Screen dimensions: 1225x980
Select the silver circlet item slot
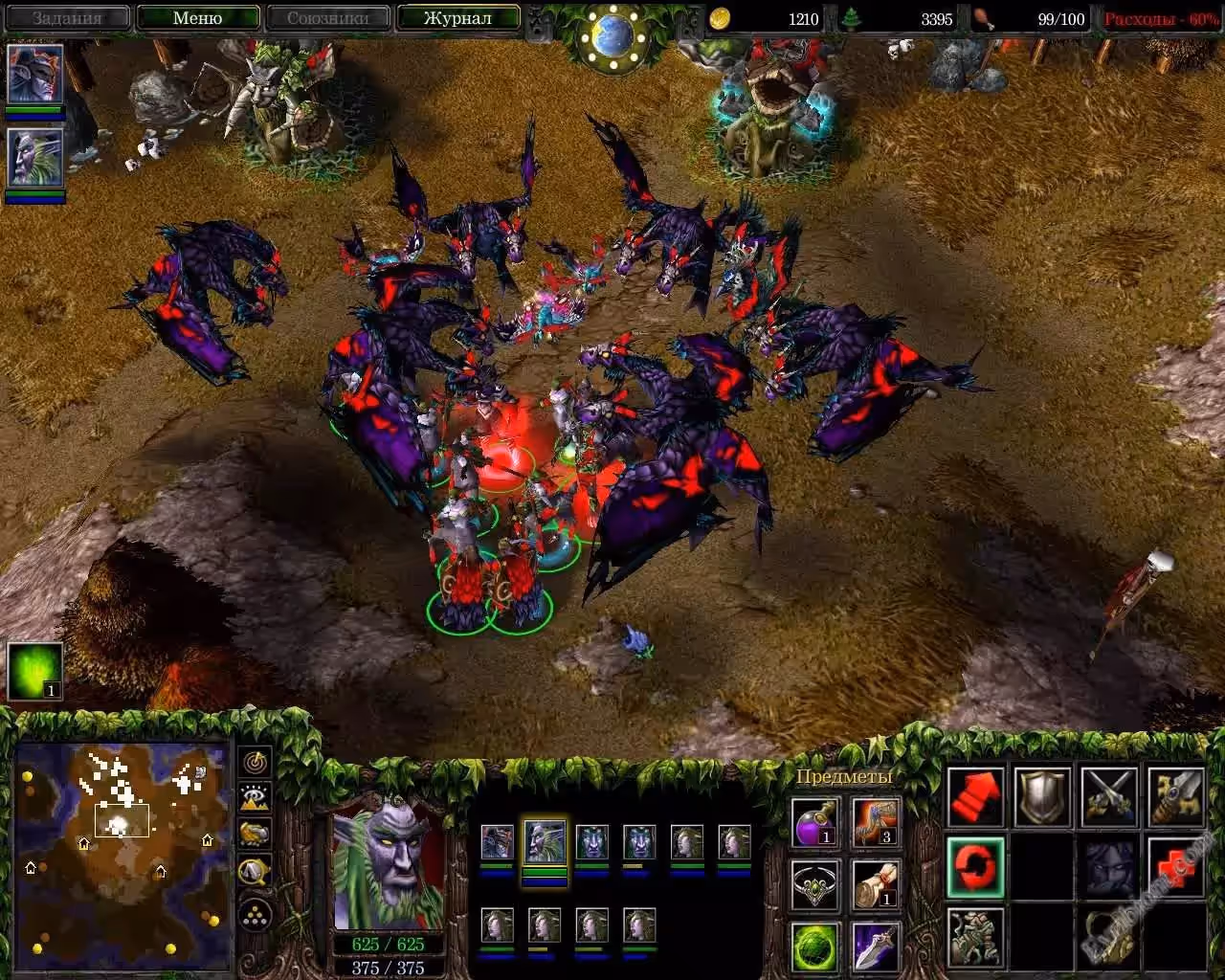tap(816, 884)
